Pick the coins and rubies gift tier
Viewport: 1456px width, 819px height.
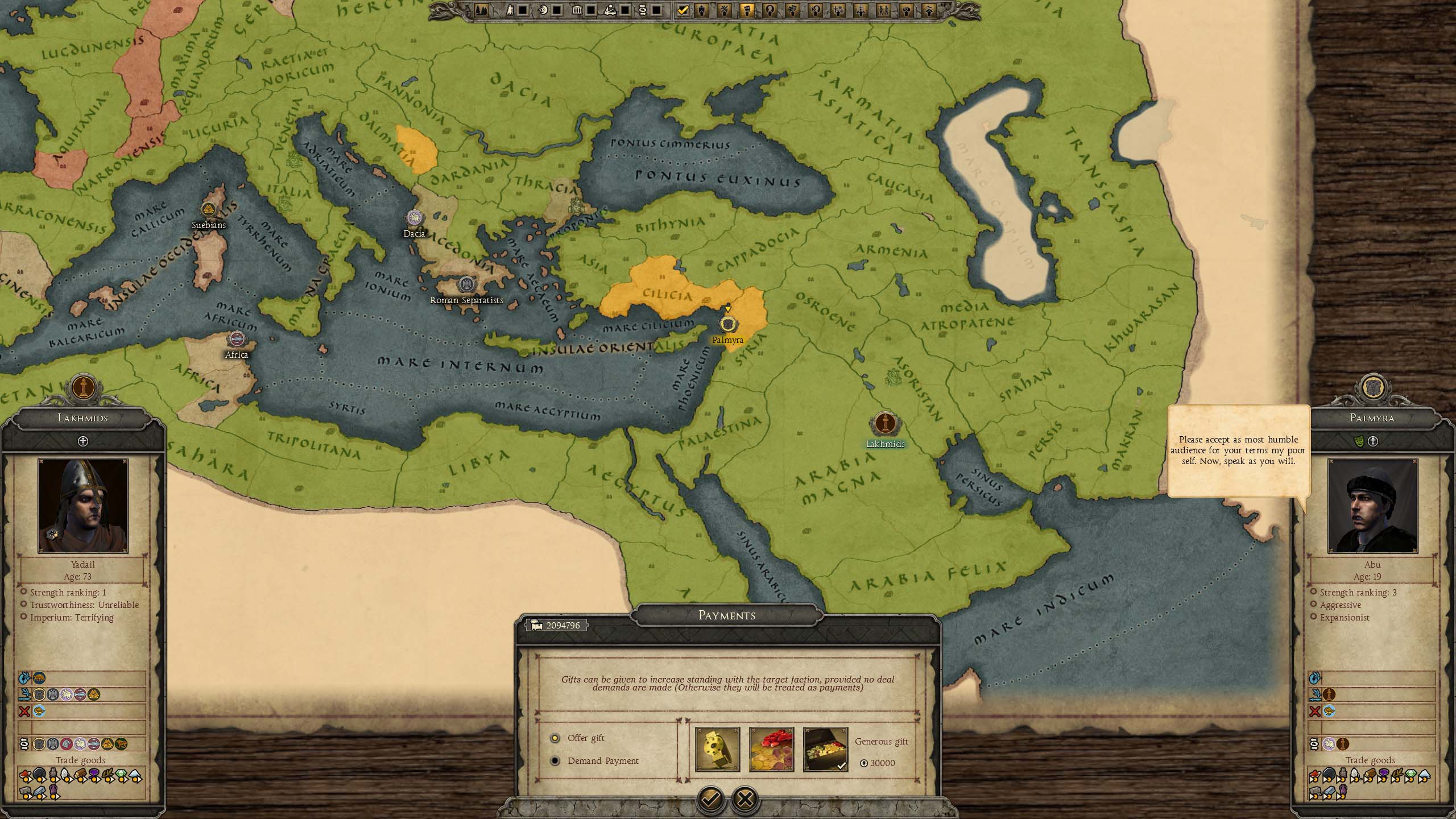[771, 750]
